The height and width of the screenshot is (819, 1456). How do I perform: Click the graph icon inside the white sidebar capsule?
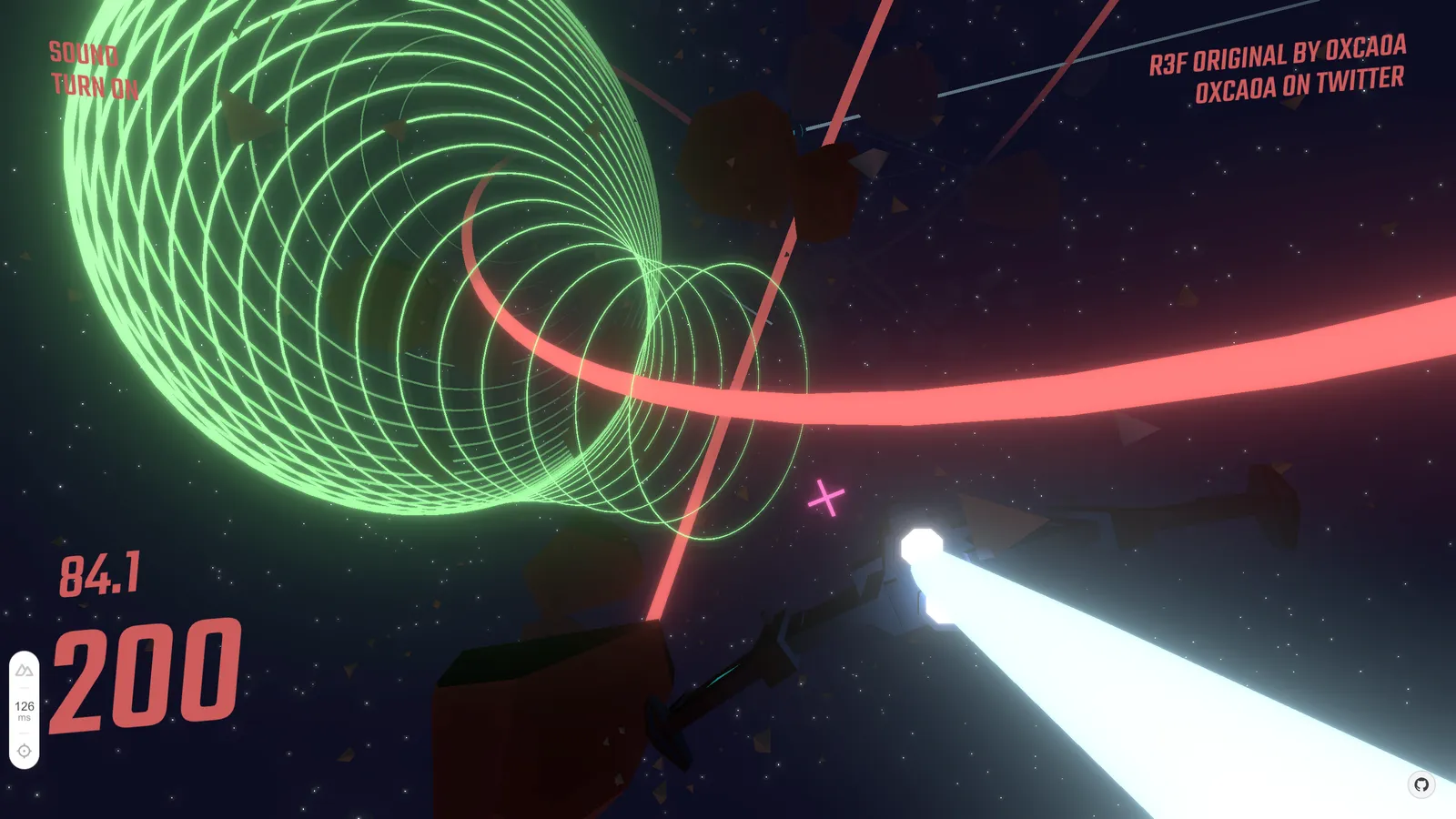25,671
